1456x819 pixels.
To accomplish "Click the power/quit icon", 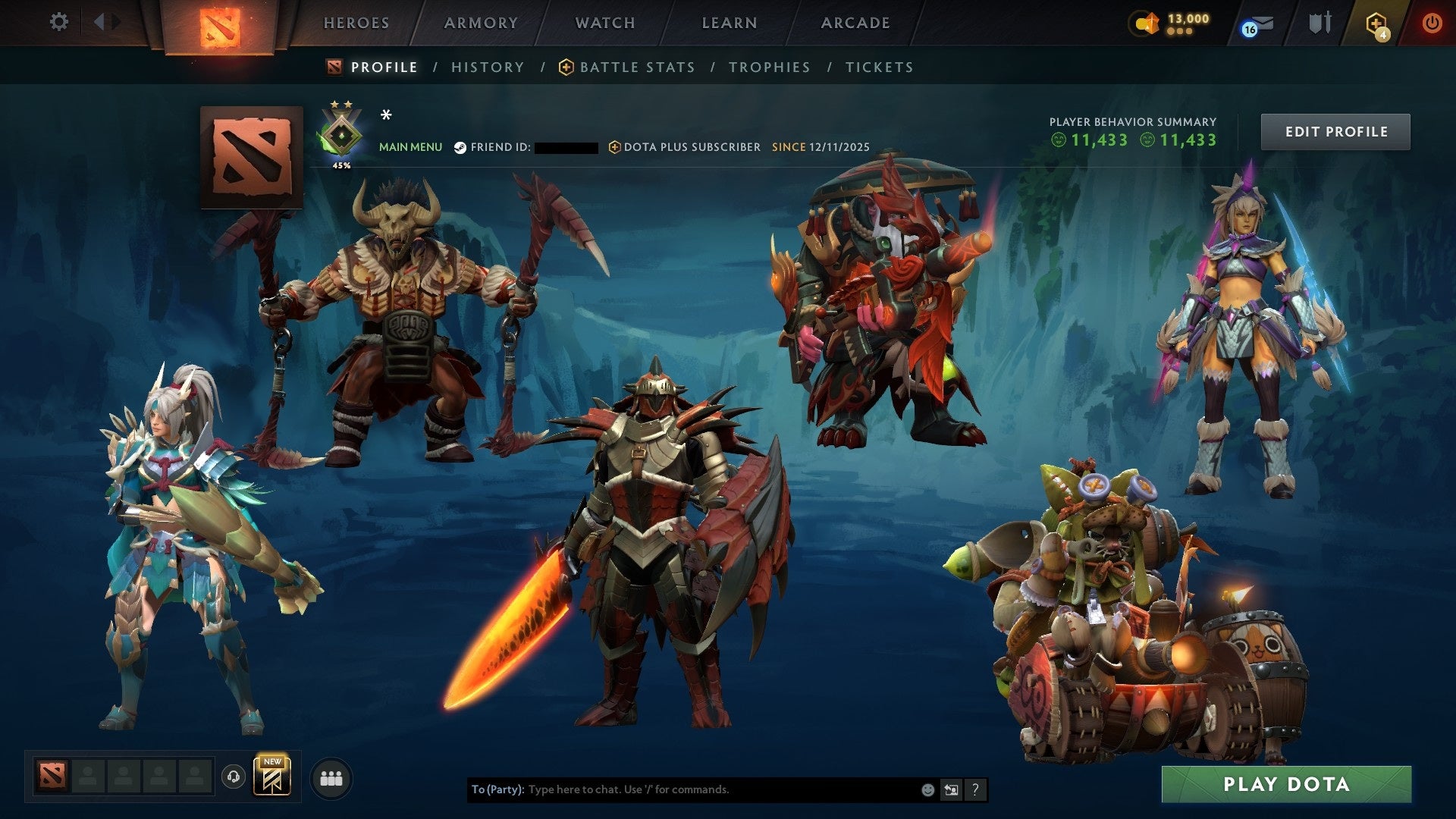I will click(1433, 23).
